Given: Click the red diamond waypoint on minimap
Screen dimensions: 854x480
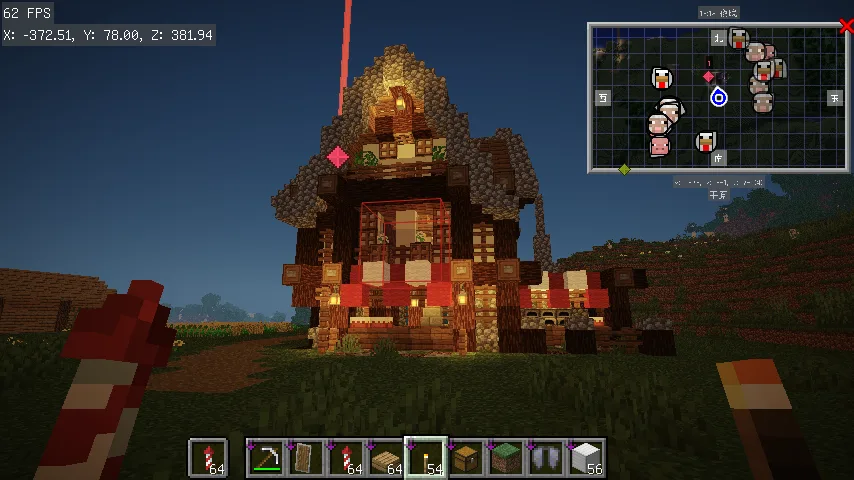Looking at the screenshot, I should pos(709,76).
